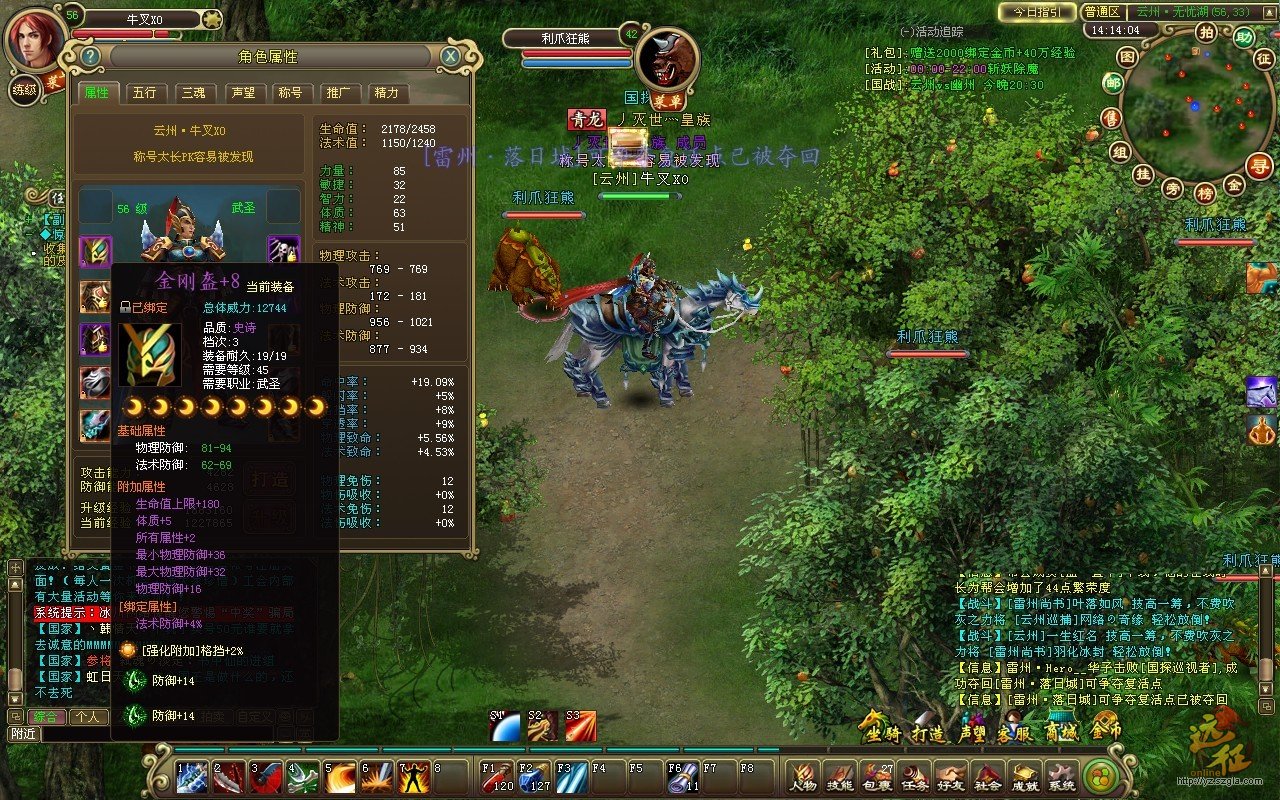The height and width of the screenshot is (800, 1280).
Task: Click the 今日指引 daily guide button
Action: click(1037, 12)
